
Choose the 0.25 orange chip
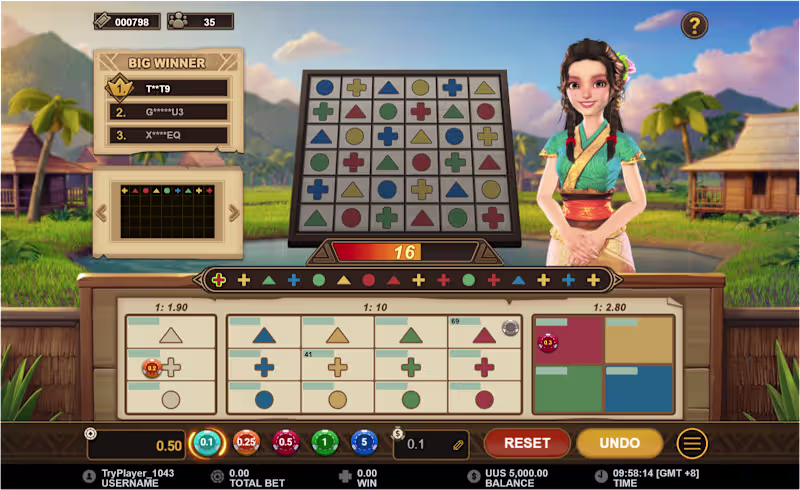click(246, 443)
